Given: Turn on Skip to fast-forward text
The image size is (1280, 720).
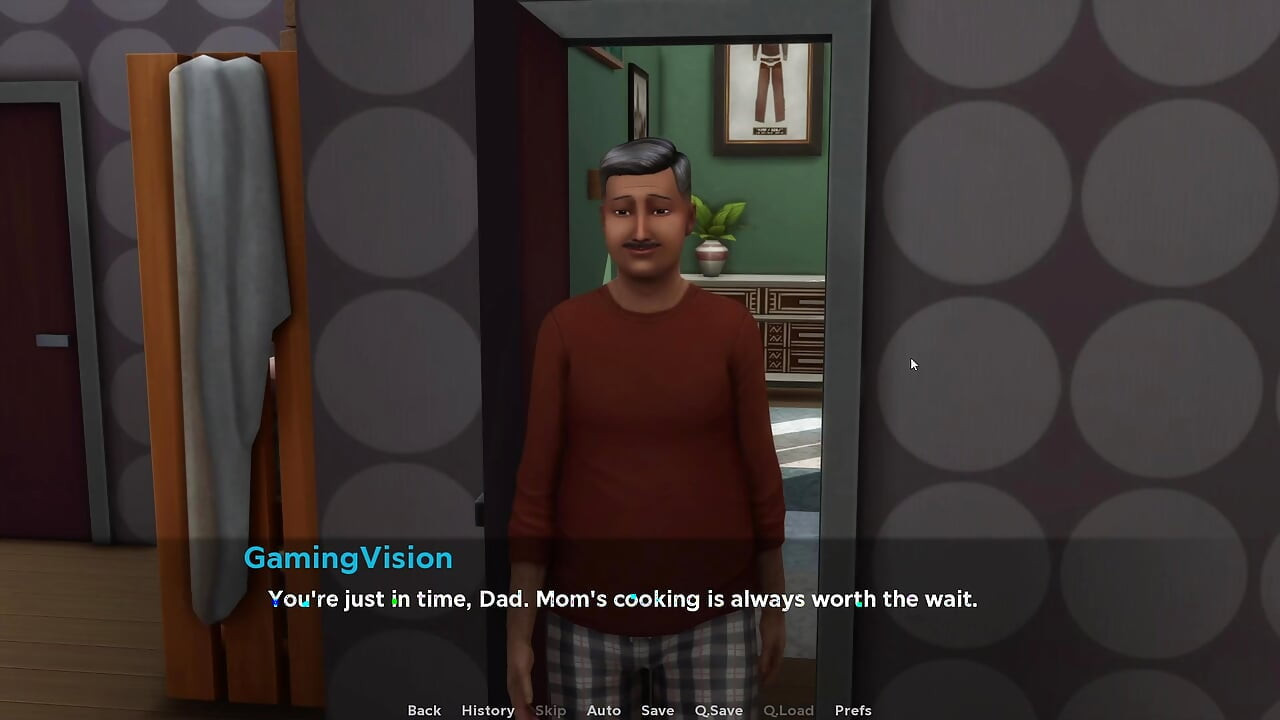Looking at the screenshot, I should tap(550, 710).
